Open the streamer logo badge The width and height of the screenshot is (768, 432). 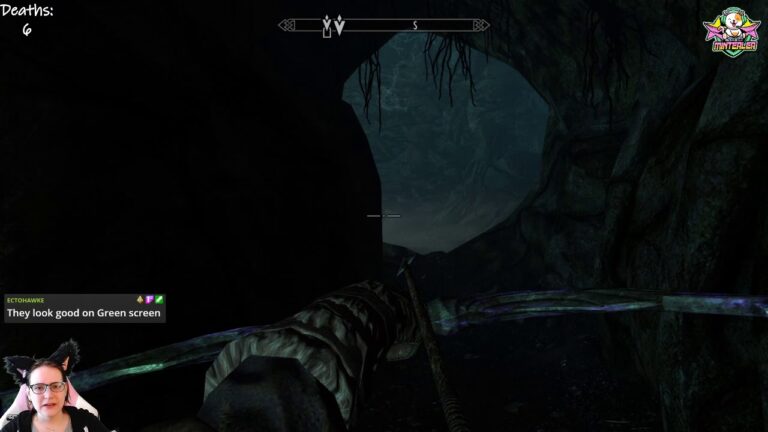pyautogui.click(x=732, y=33)
